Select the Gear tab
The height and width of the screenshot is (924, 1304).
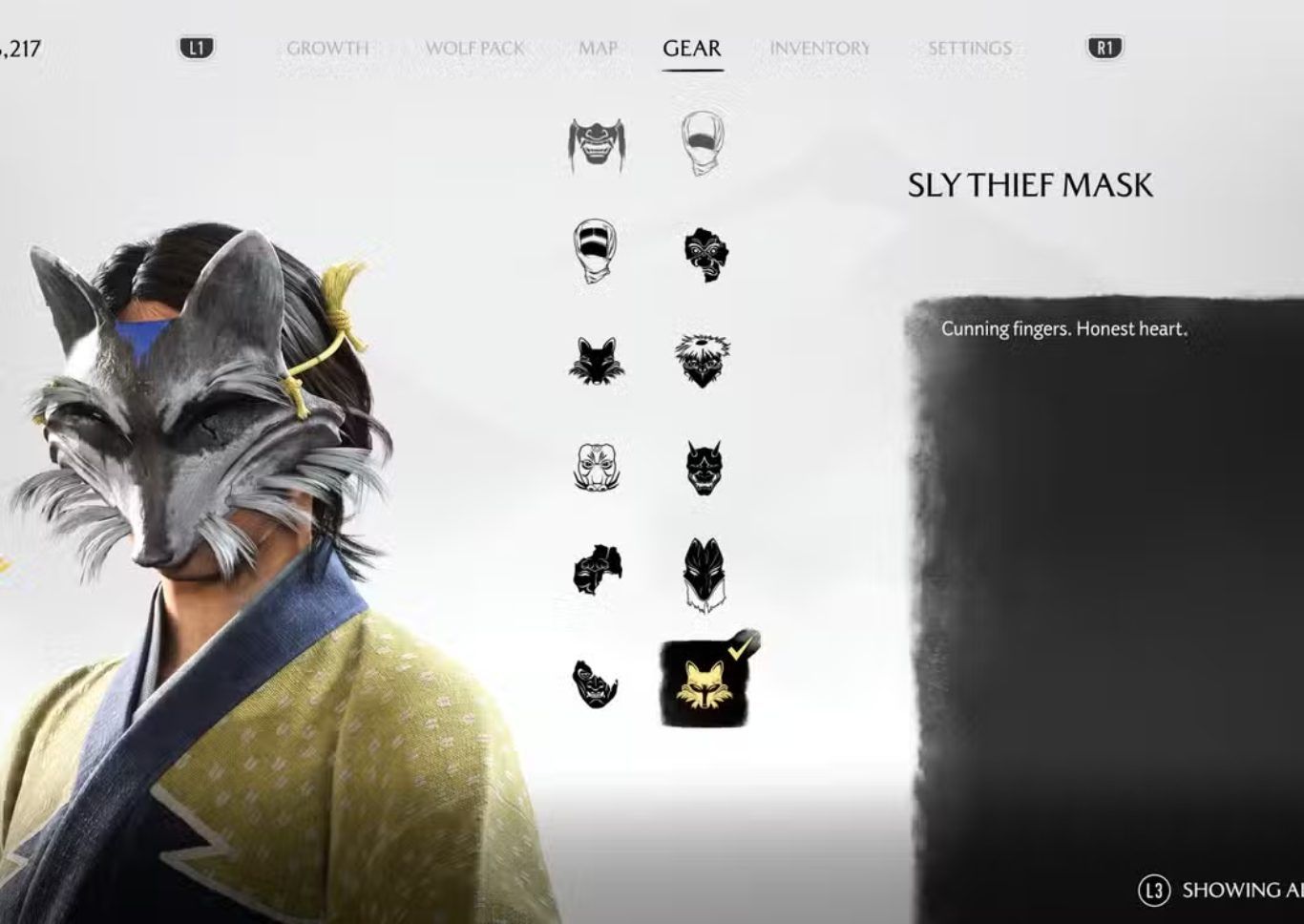(x=692, y=48)
